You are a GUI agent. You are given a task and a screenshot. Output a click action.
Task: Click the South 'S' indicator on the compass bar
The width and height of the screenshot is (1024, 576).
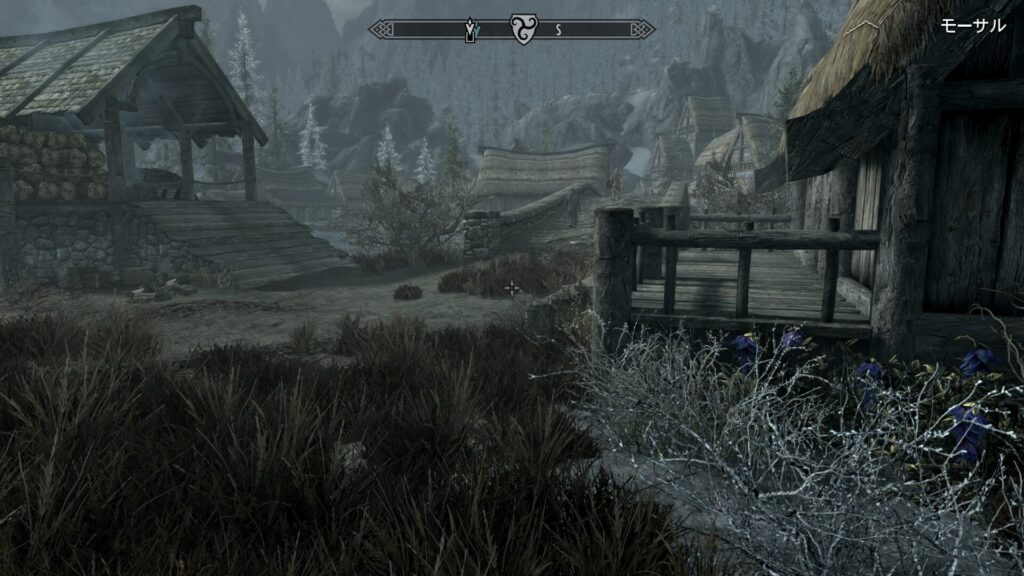coord(558,30)
